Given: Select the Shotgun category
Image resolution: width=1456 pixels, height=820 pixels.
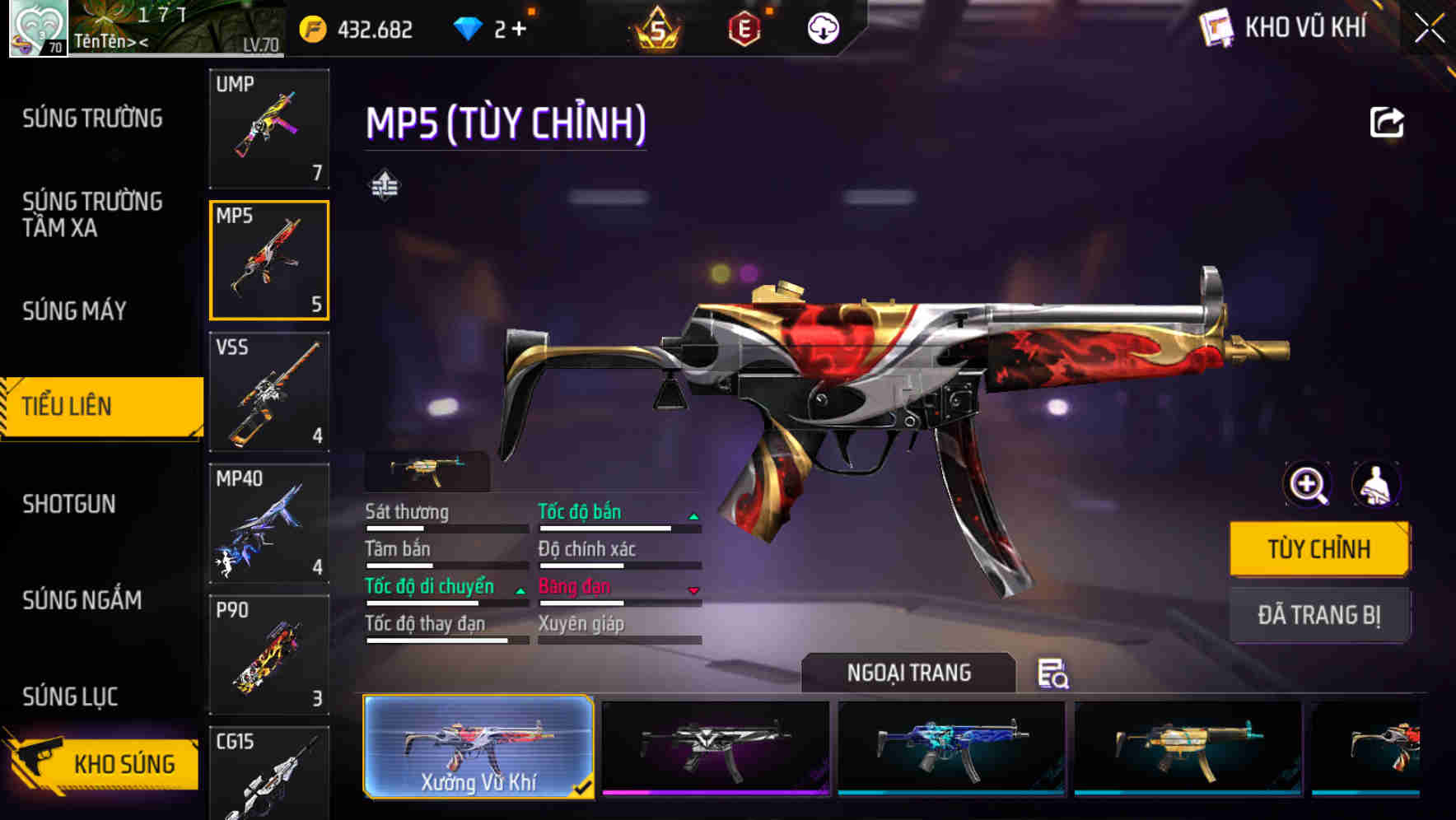Looking at the screenshot, I should coord(69,504).
